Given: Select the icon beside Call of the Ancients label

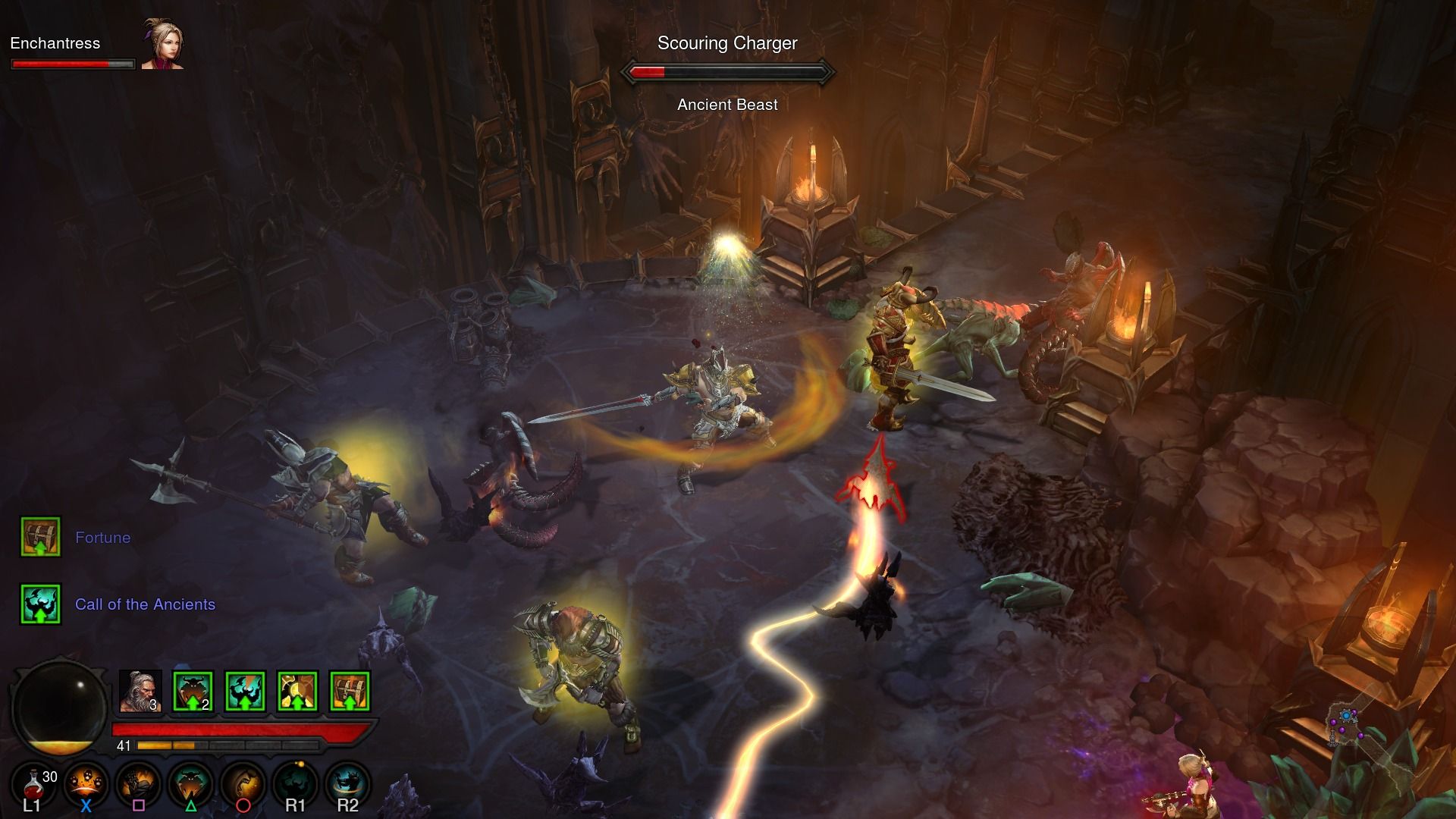Looking at the screenshot, I should point(40,604).
